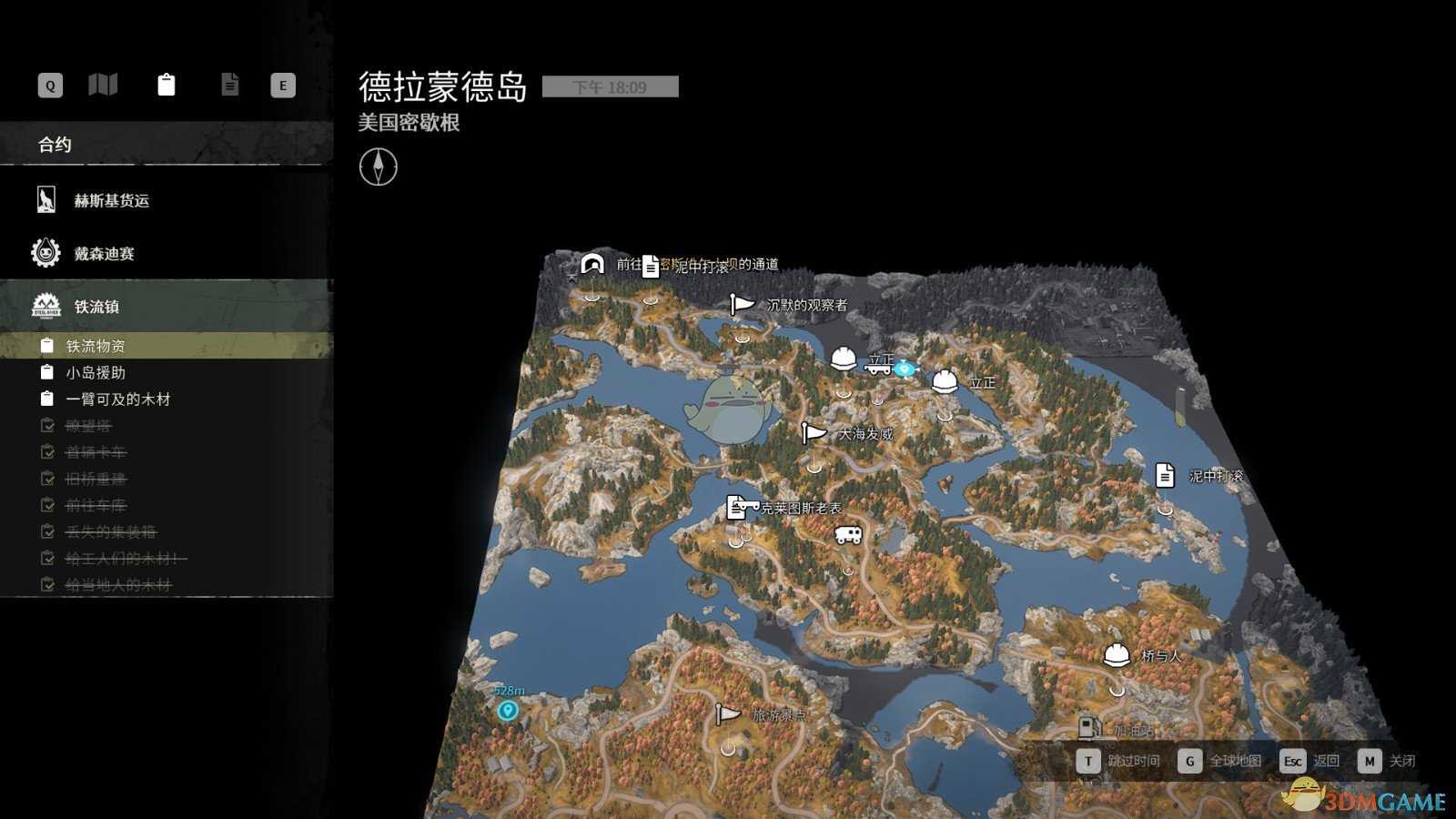The image size is (1456, 819).
Task: Select the 加油站 fuel station marker
Action: coord(1088,727)
